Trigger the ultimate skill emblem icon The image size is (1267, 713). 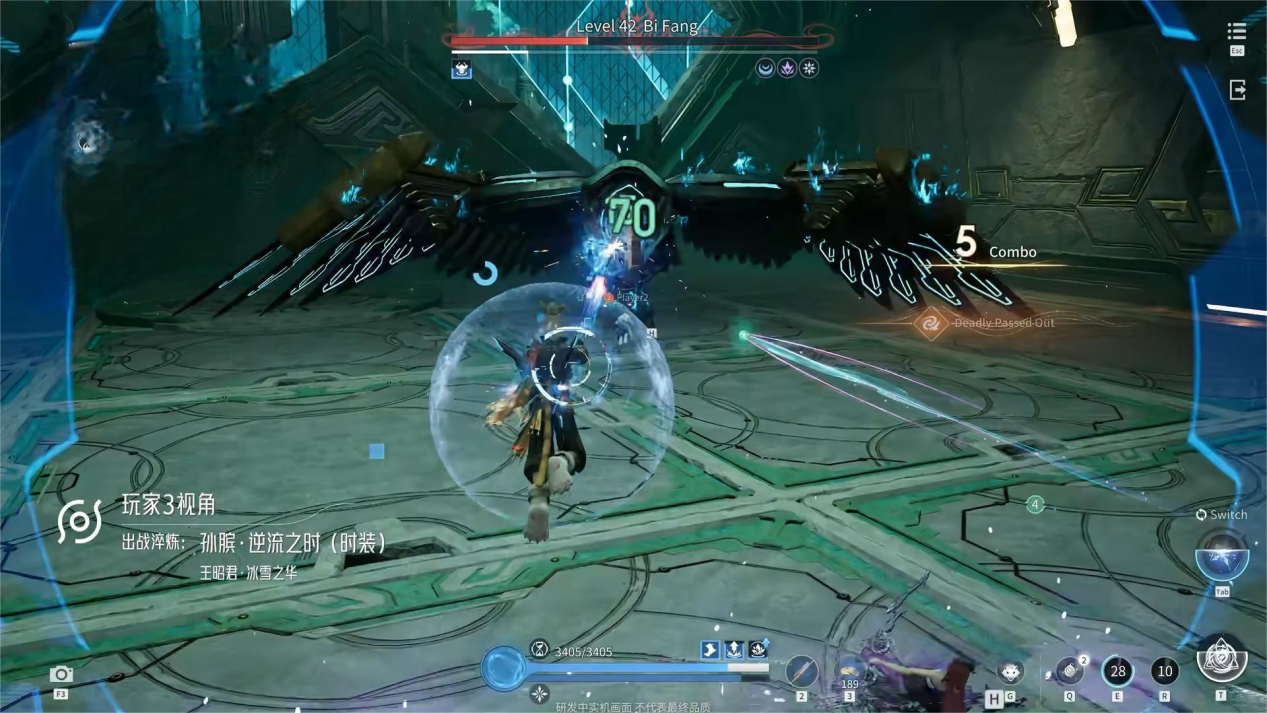click(x=1221, y=659)
